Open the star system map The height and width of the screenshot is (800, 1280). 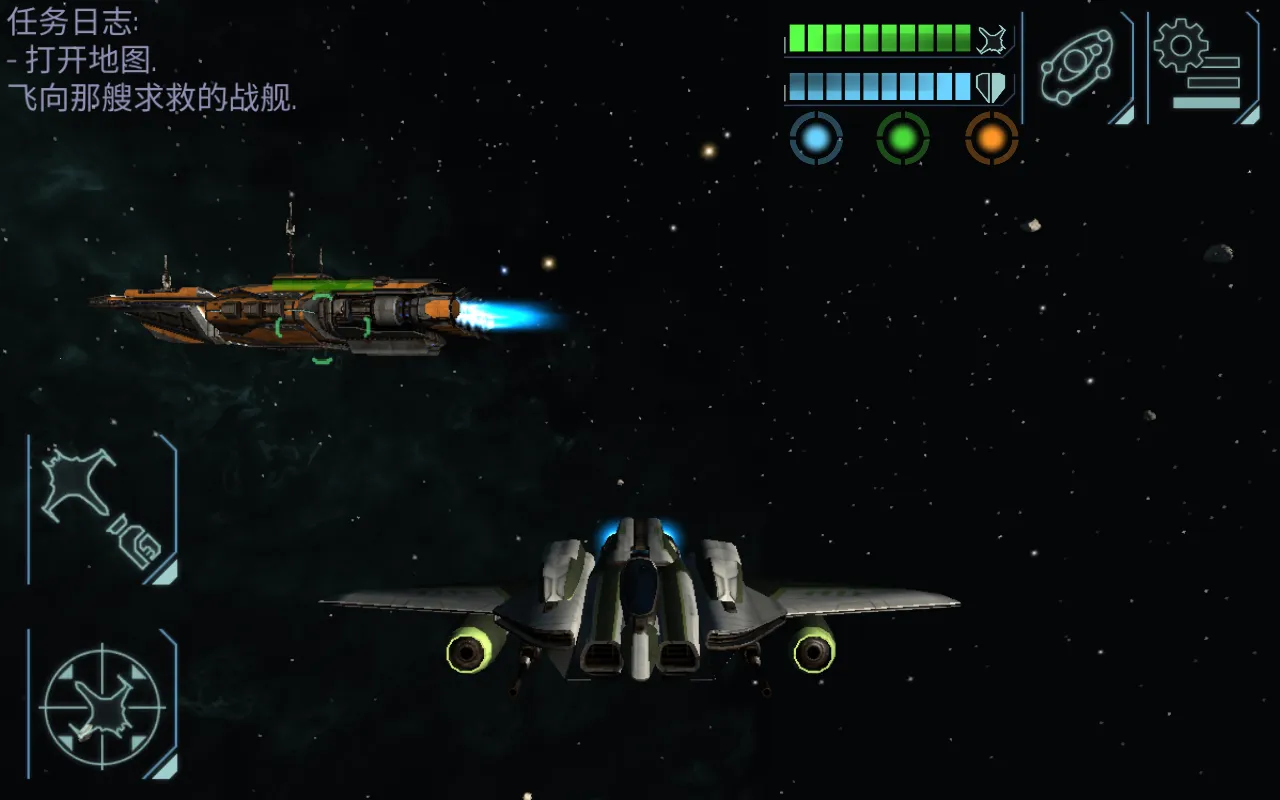[x=1077, y=67]
